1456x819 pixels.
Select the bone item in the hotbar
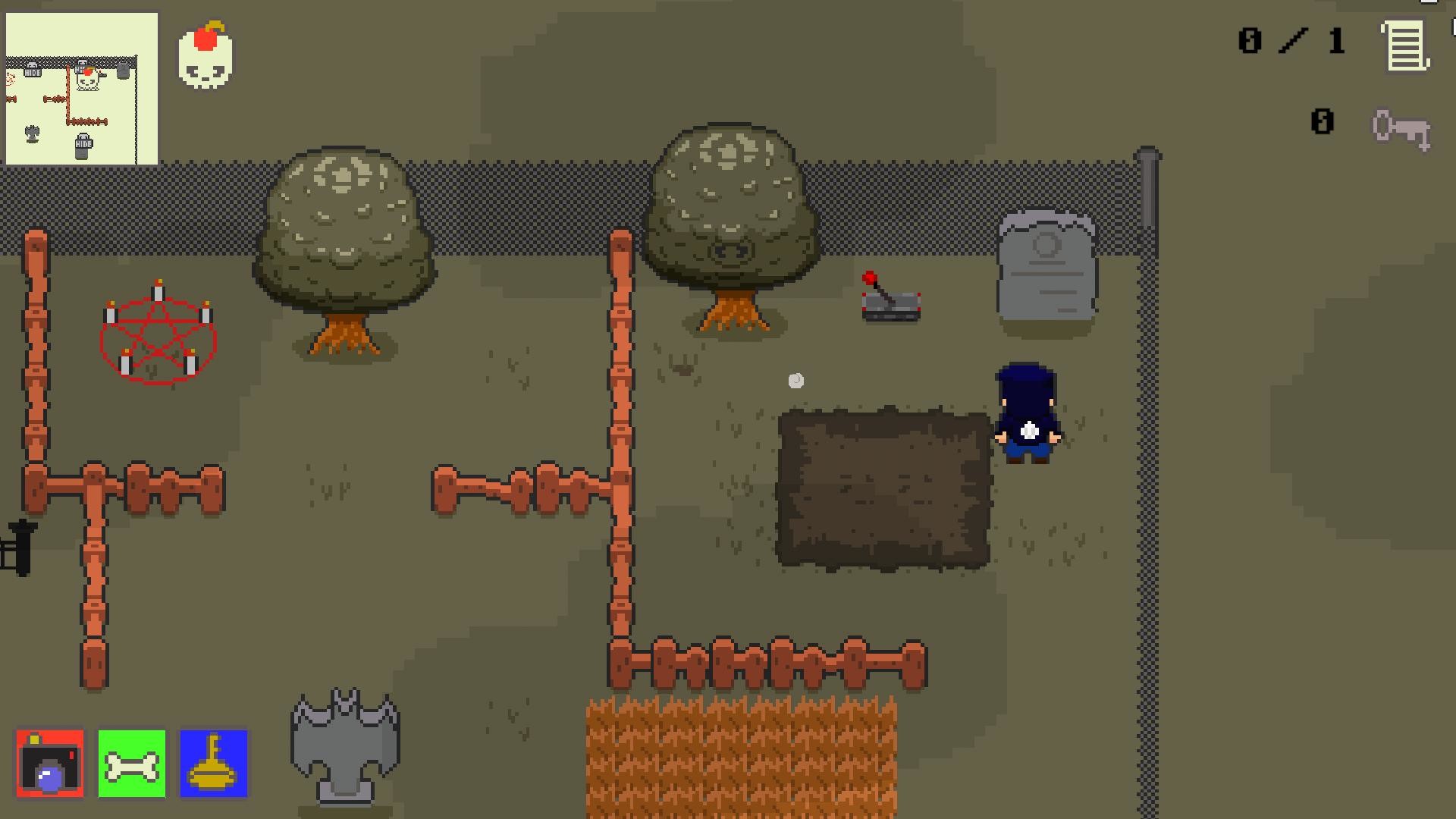pyautogui.click(x=130, y=763)
